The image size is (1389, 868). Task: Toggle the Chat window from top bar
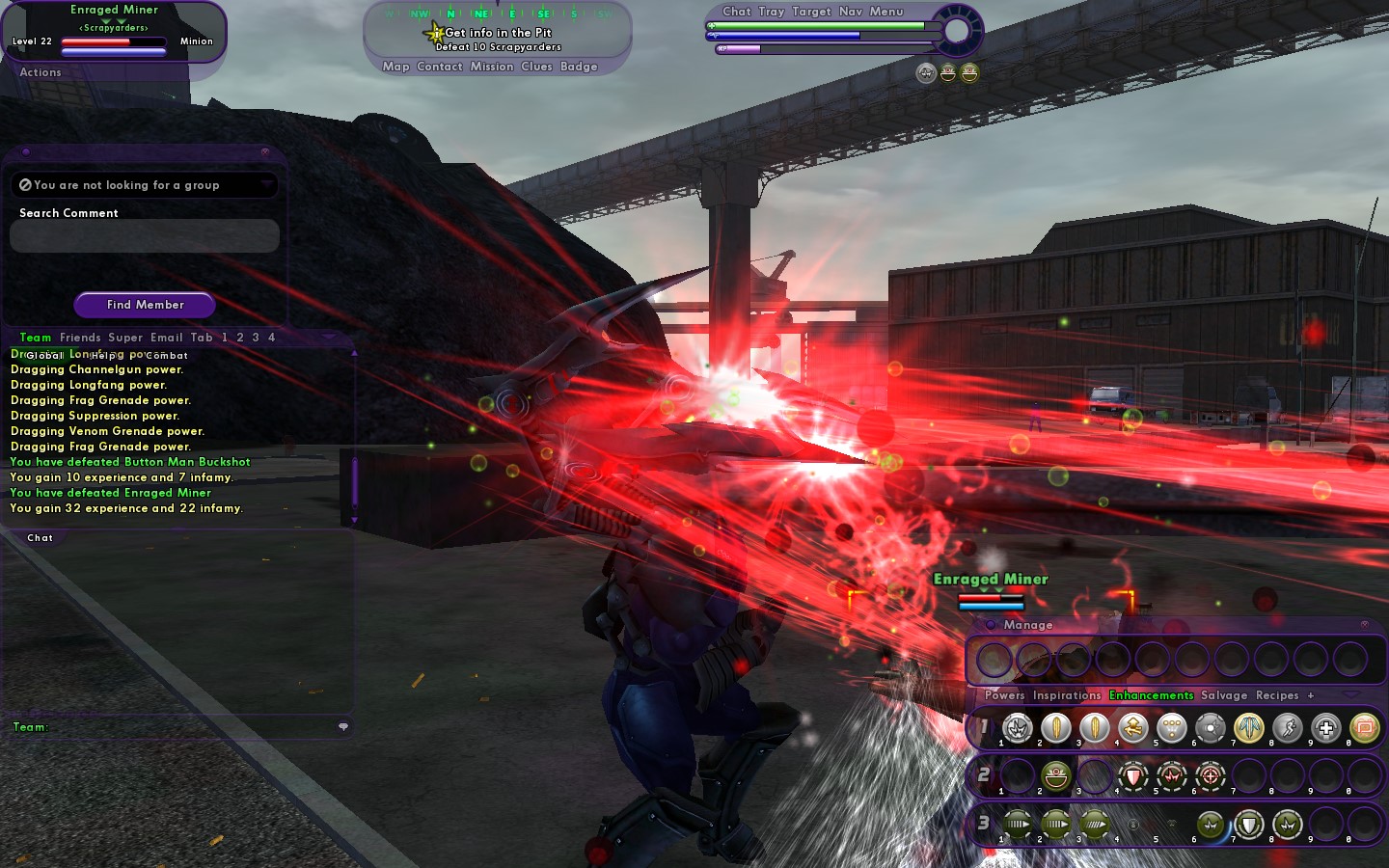(737, 12)
